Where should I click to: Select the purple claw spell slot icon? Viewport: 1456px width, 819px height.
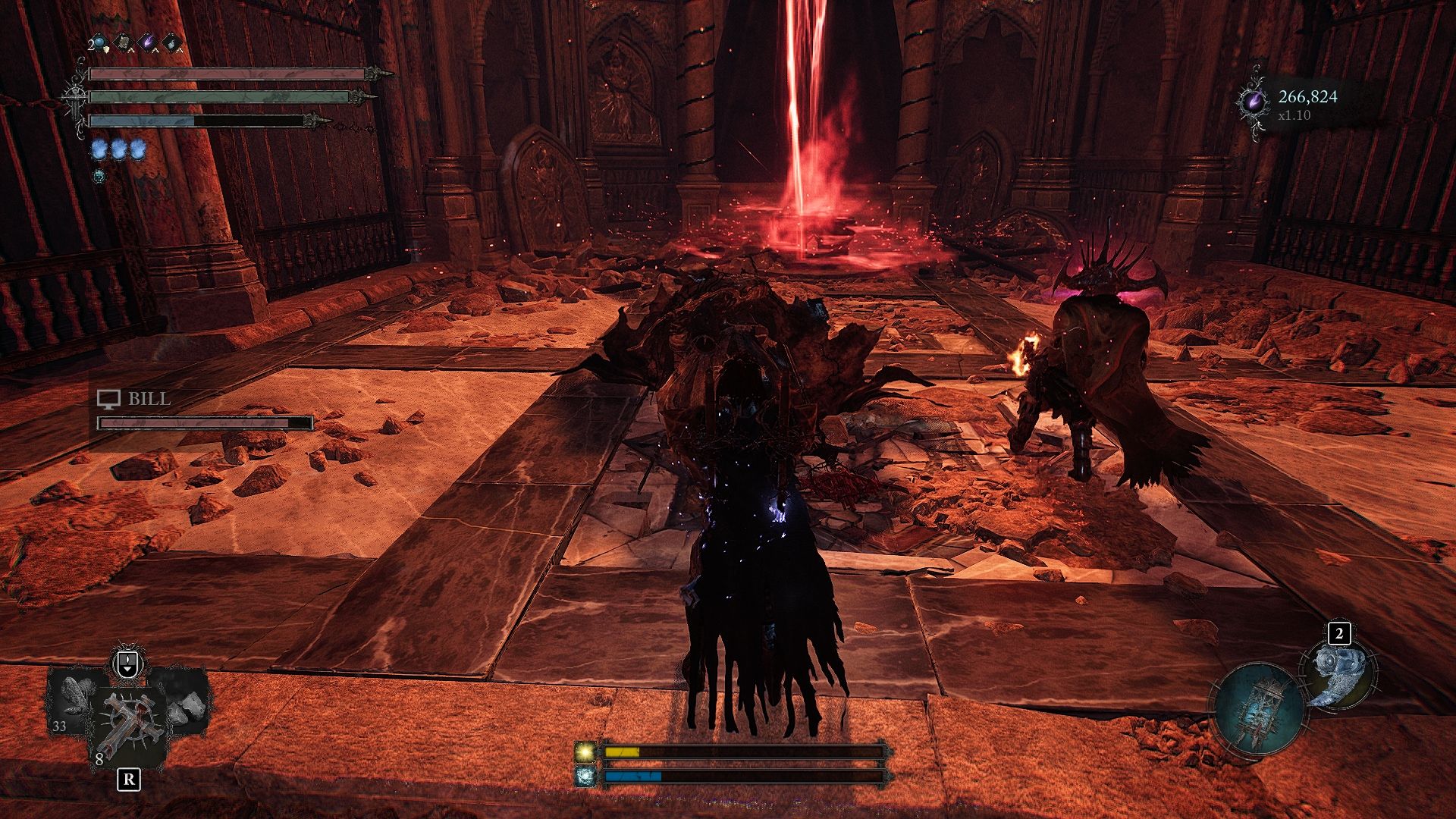[146, 40]
